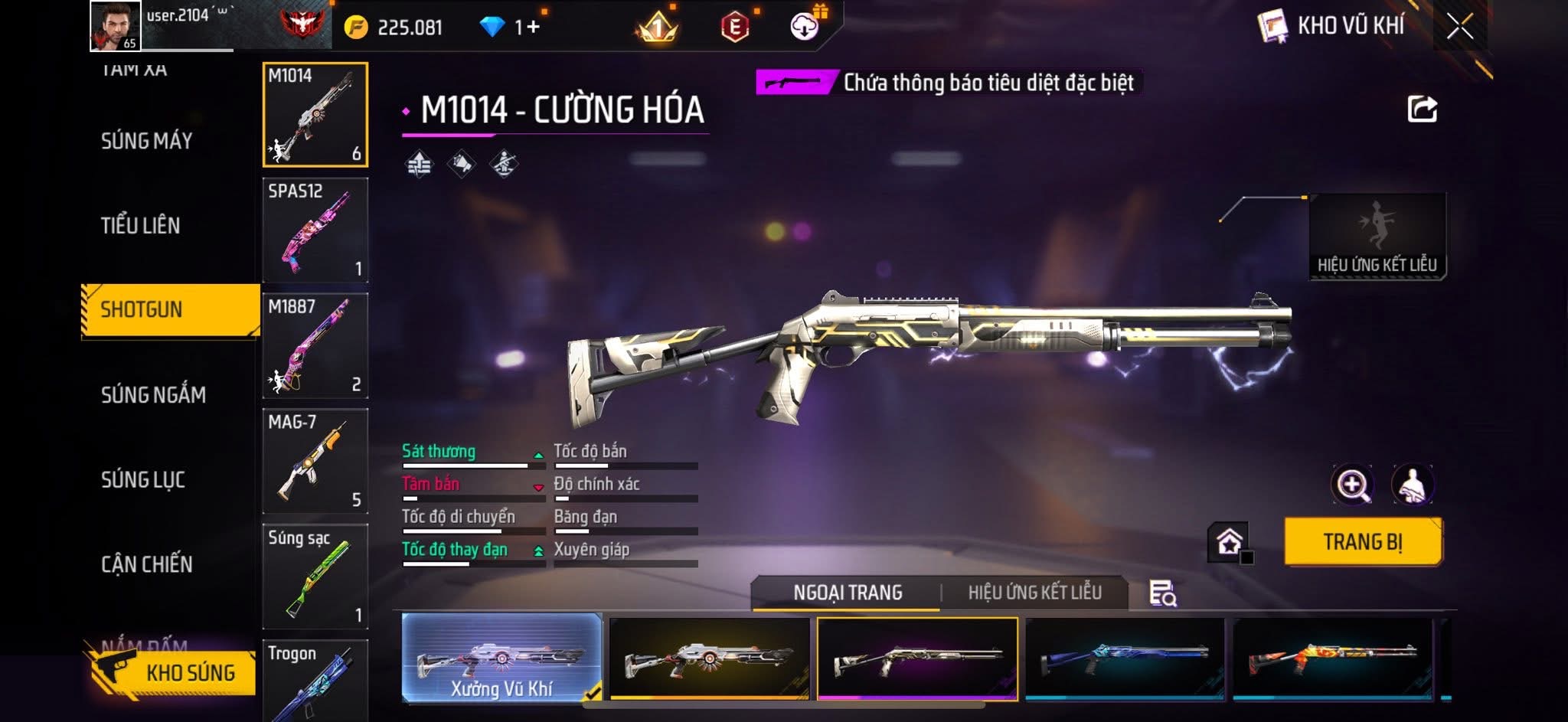This screenshot has width=1568, height=722.
Task: Choose the Súng sạc weapon slot
Action: 315,577
